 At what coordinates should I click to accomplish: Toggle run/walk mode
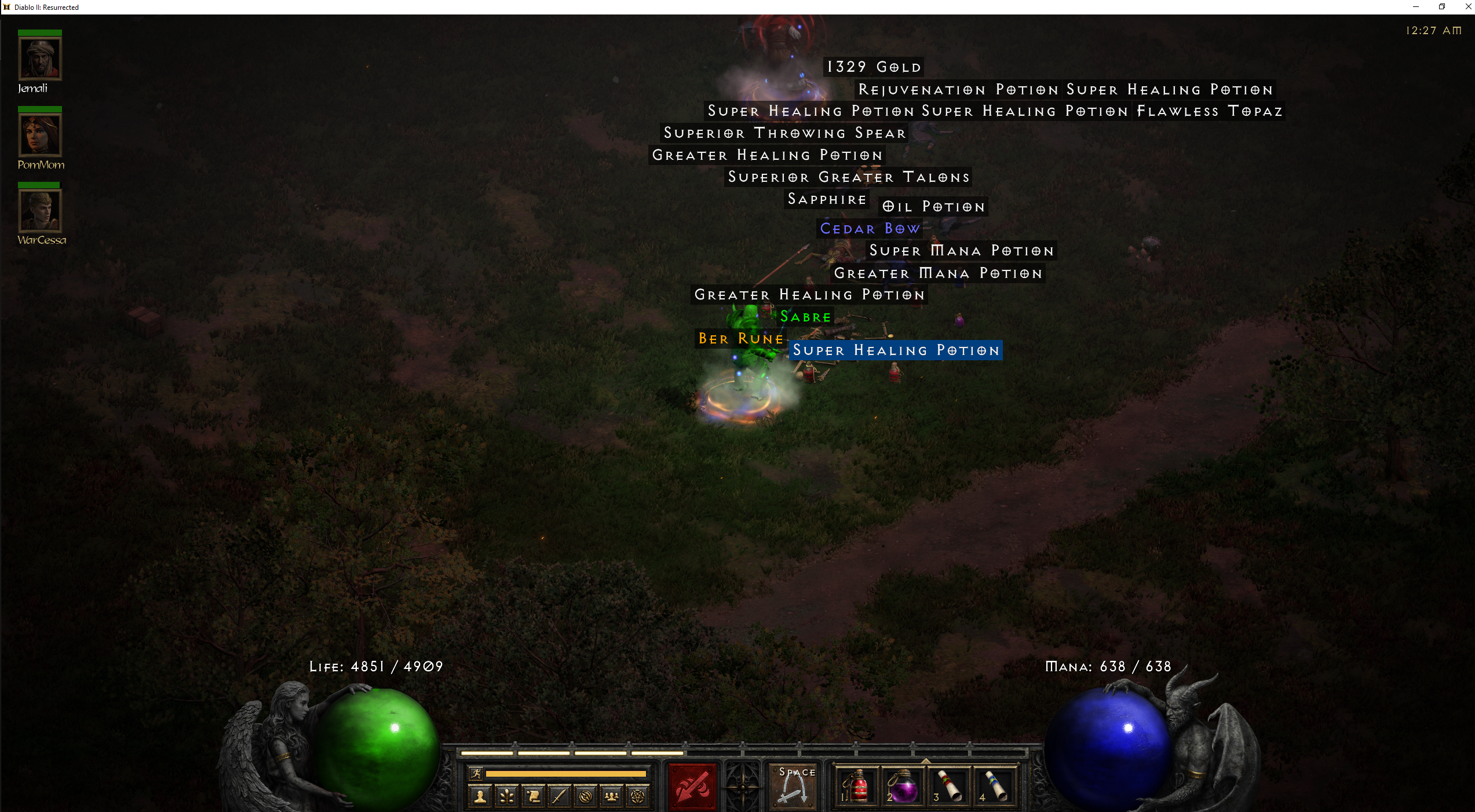(x=476, y=774)
